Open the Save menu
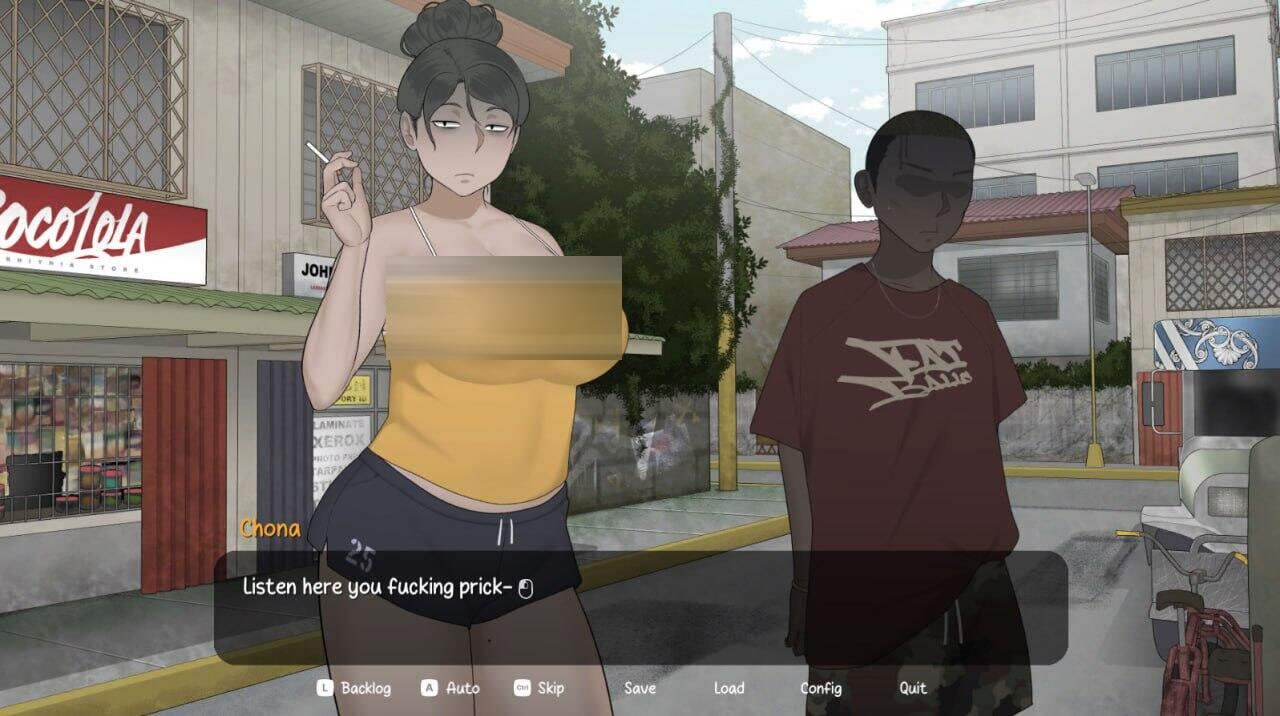This screenshot has width=1280, height=716. click(x=640, y=688)
